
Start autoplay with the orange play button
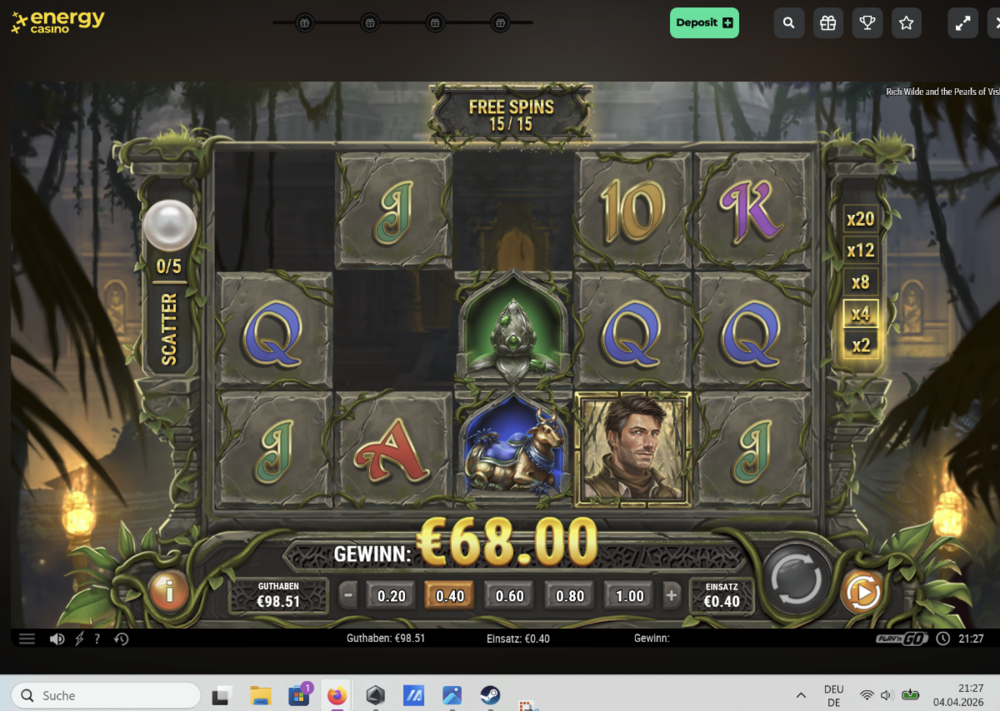[x=861, y=592]
